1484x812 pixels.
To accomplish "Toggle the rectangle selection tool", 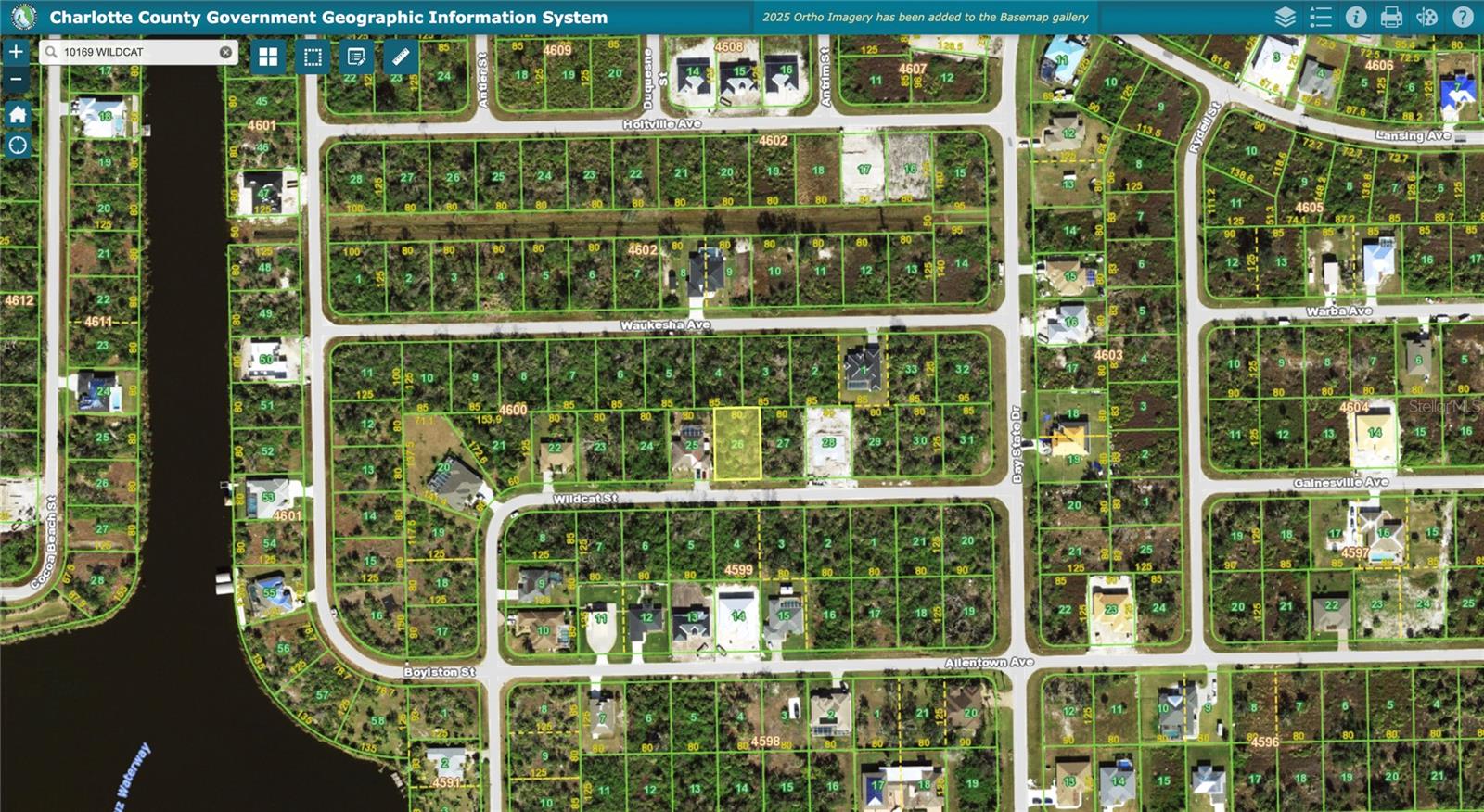I will 311,57.
